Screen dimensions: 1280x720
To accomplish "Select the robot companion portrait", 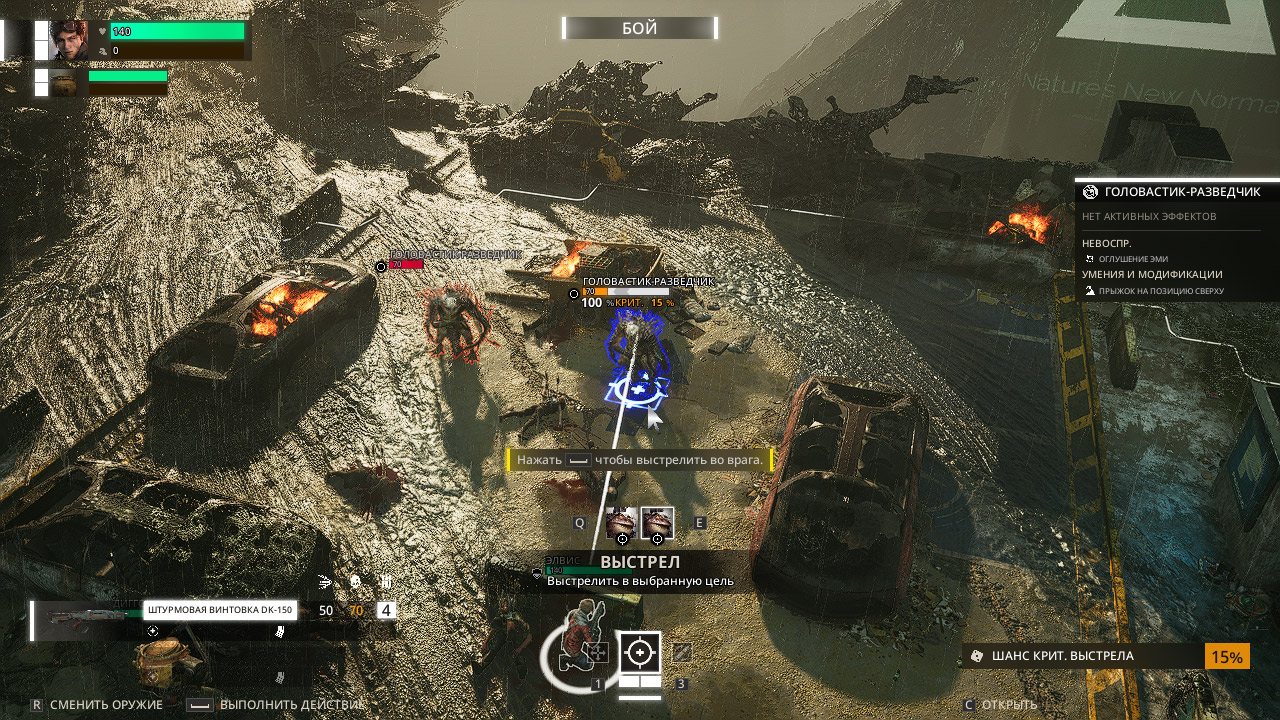I will pyautogui.click(x=69, y=83).
